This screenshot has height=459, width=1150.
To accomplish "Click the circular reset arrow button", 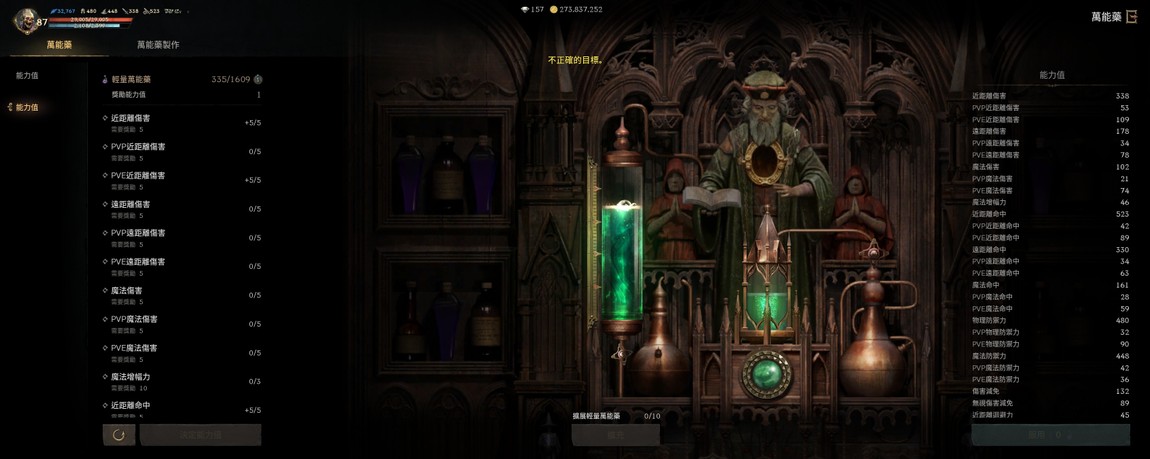I will click(x=119, y=435).
